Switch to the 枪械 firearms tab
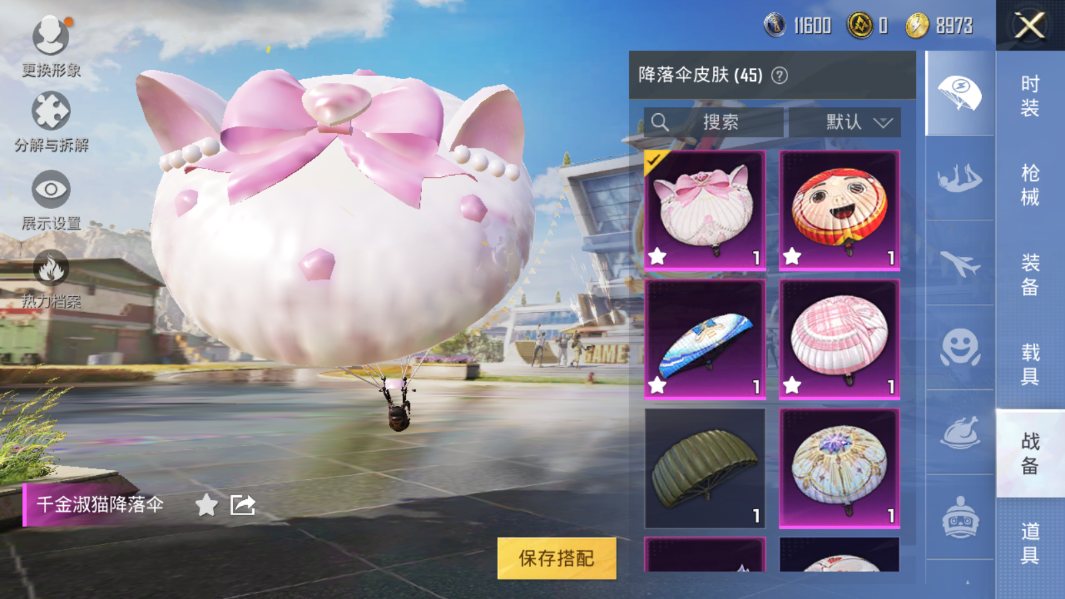1065x599 pixels. pyautogui.click(x=1030, y=185)
